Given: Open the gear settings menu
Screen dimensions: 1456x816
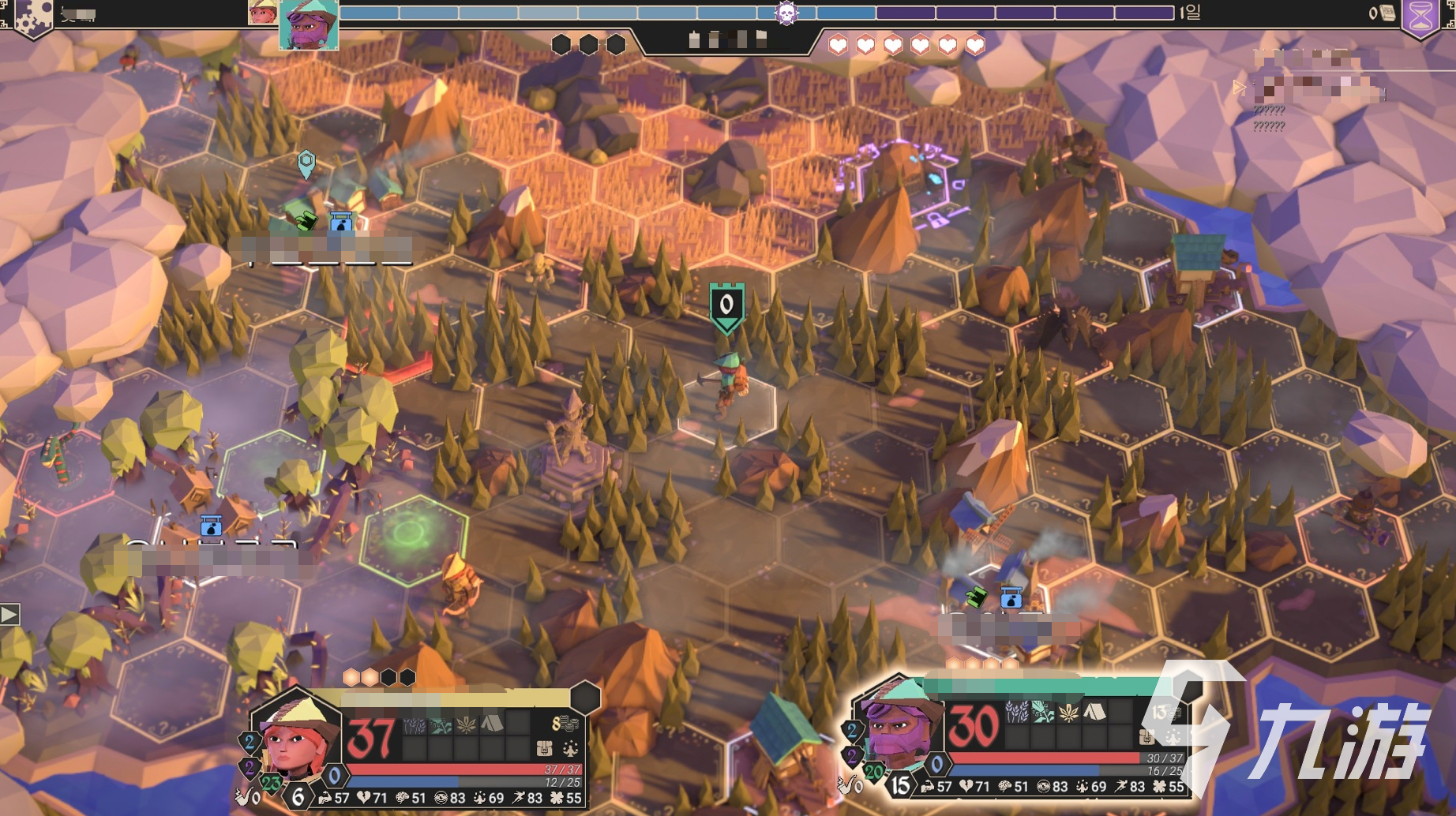Looking at the screenshot, I should [x=32, y=14].
